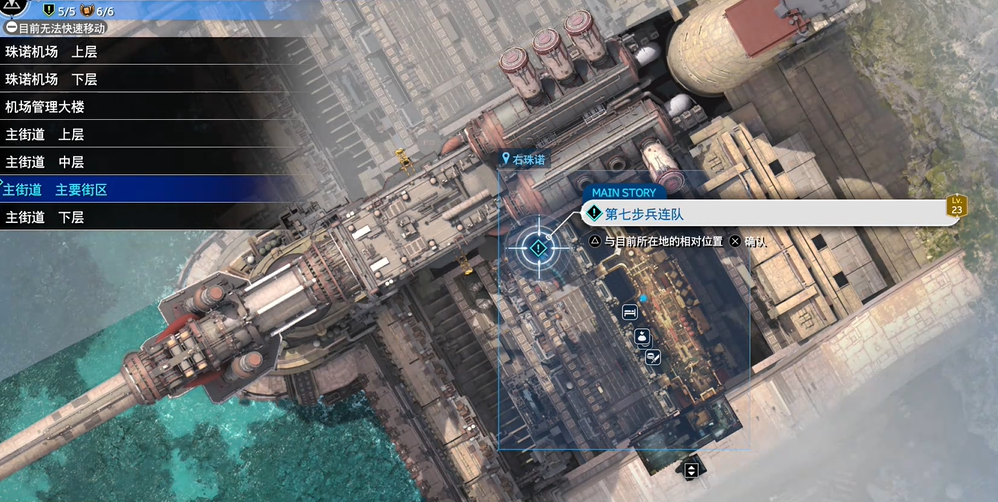Switch to the 主街道 上层 map
Screen dimensions: 998x502
(45, 134)
